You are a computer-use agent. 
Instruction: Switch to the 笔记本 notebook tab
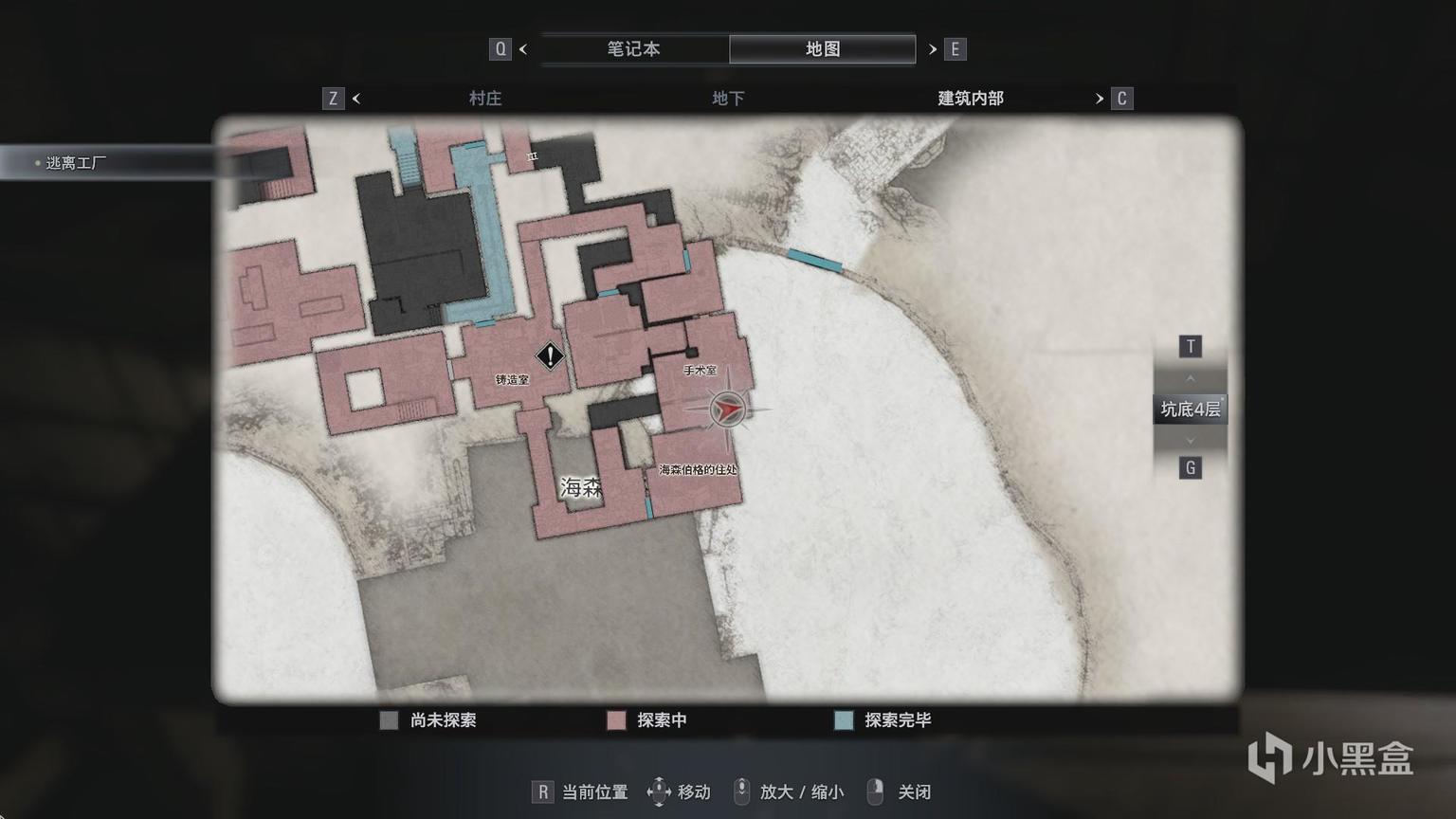pyautogui.click(x=633, y=49)
